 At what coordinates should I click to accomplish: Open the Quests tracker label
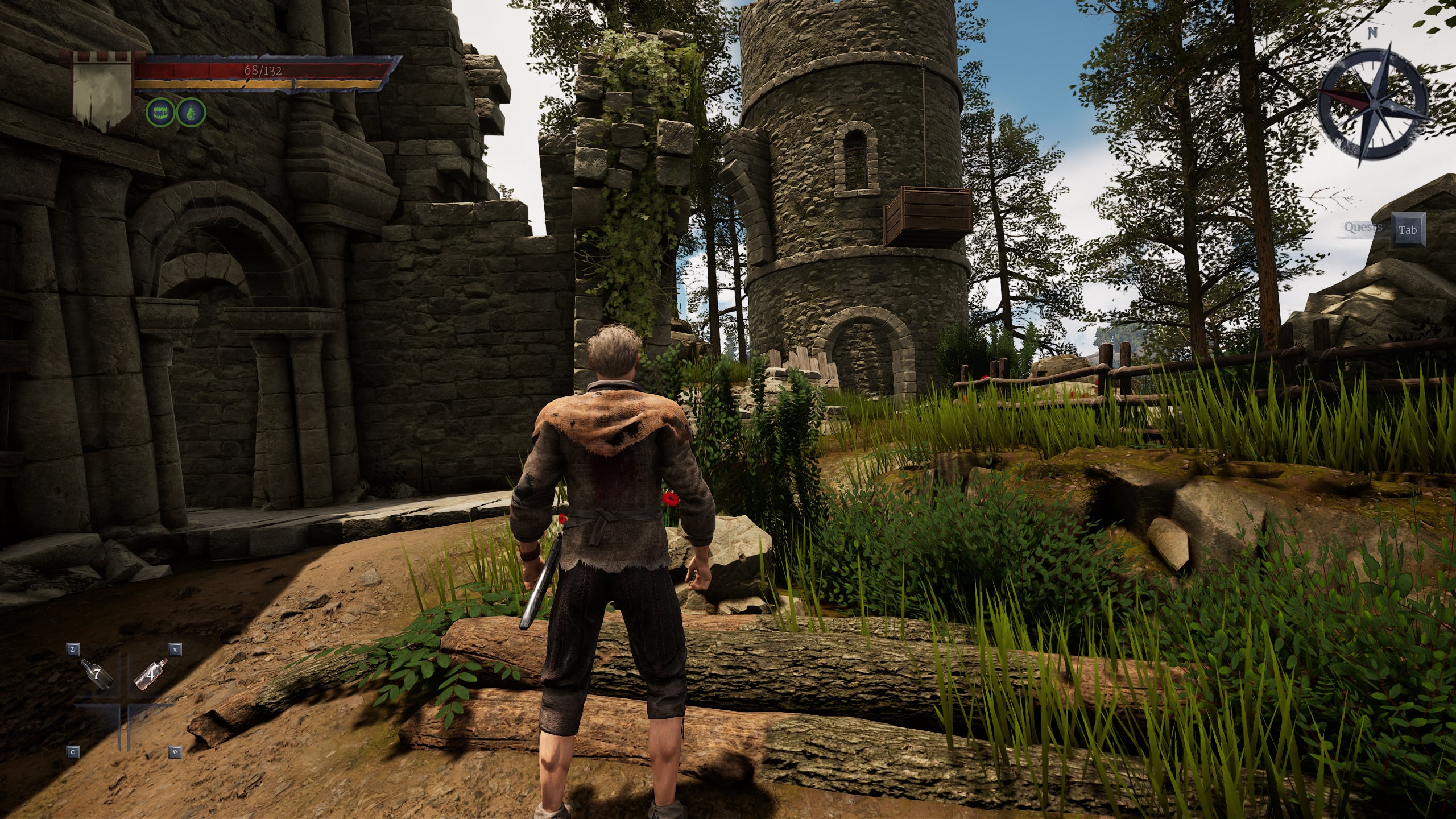point(1363,228)
